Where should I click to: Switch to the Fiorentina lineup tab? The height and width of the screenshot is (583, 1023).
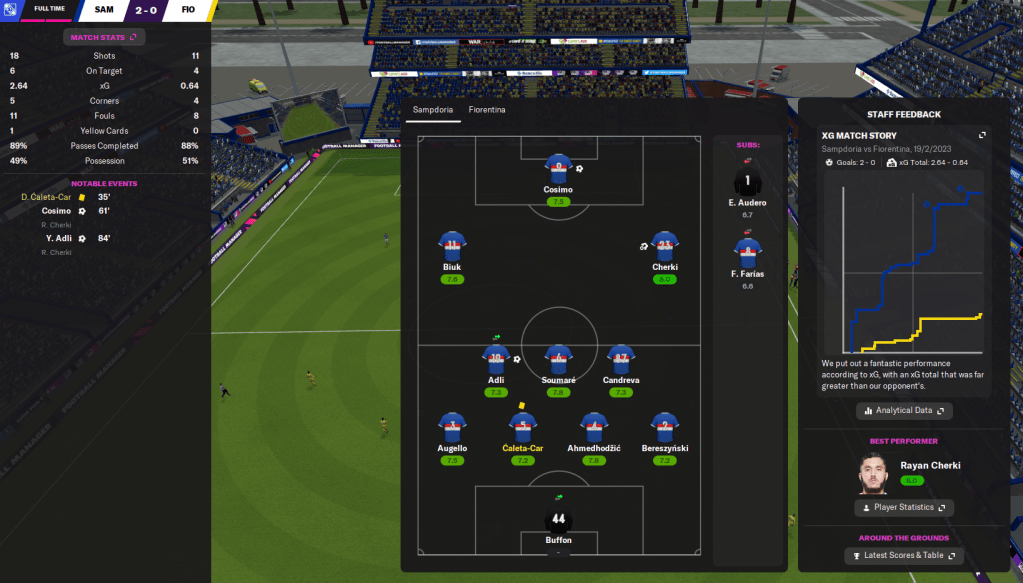(x=486, y=109)
